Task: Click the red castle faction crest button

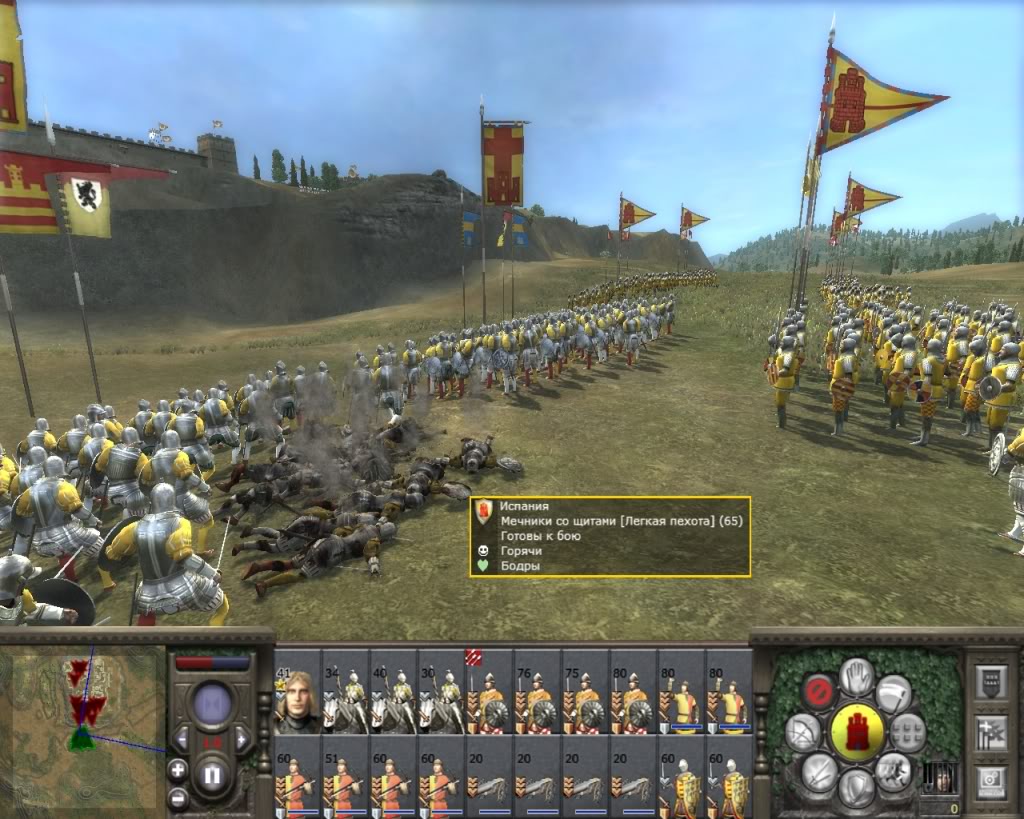Action: click(x=856, y=731)
